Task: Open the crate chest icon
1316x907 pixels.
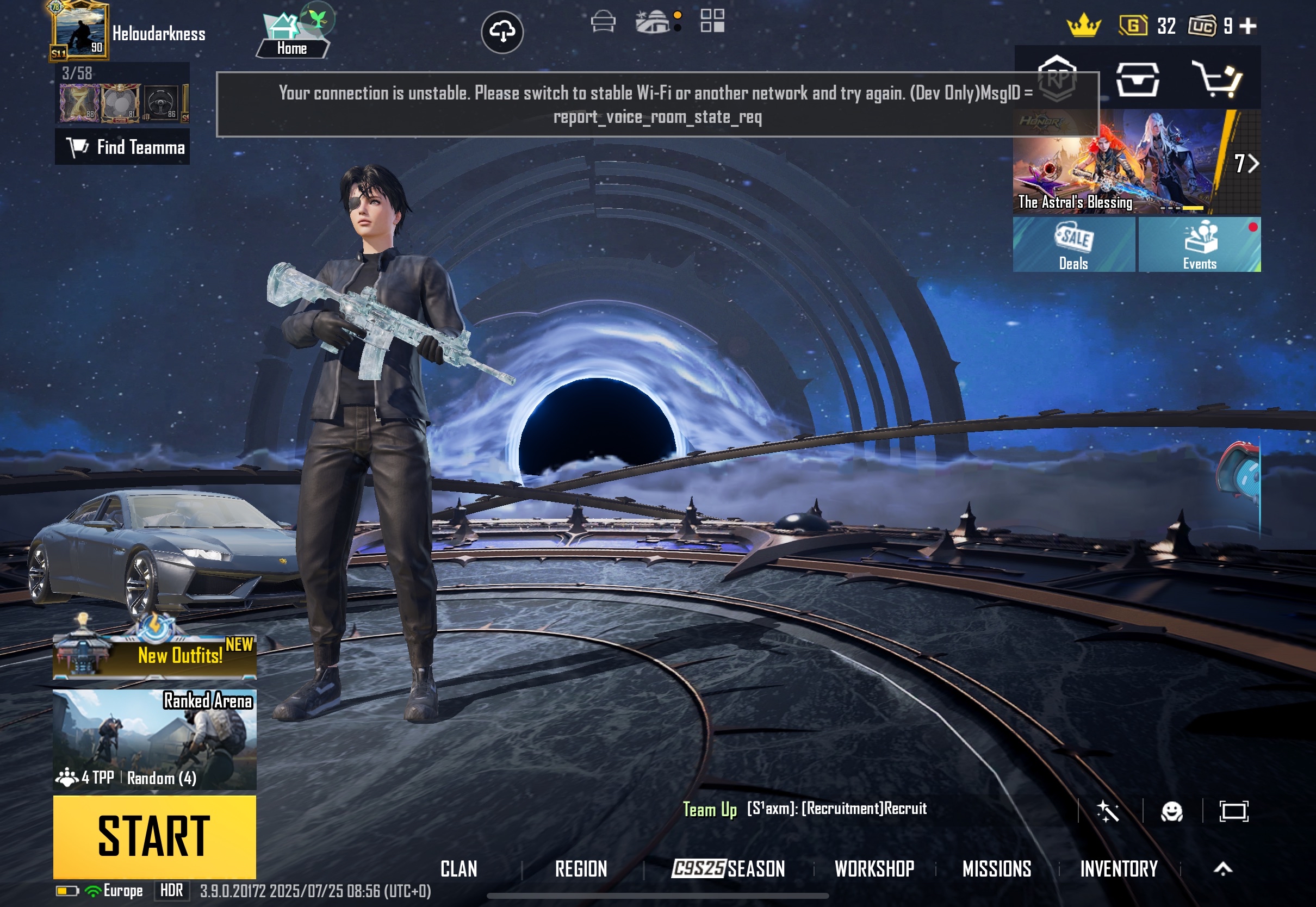Action: (x=1137, y=79)
